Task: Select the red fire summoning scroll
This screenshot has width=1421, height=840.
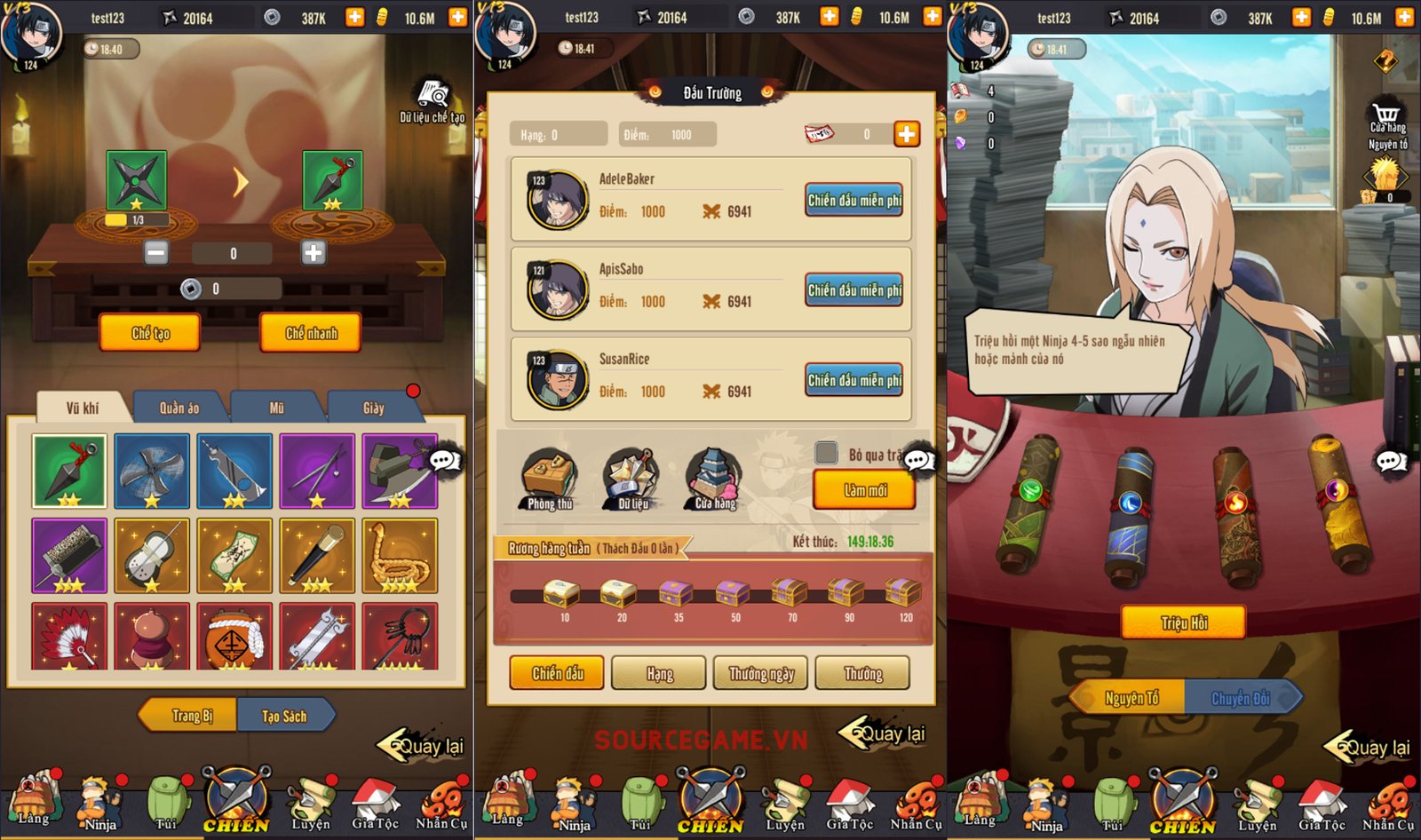Action: (x=1236, y=515)
